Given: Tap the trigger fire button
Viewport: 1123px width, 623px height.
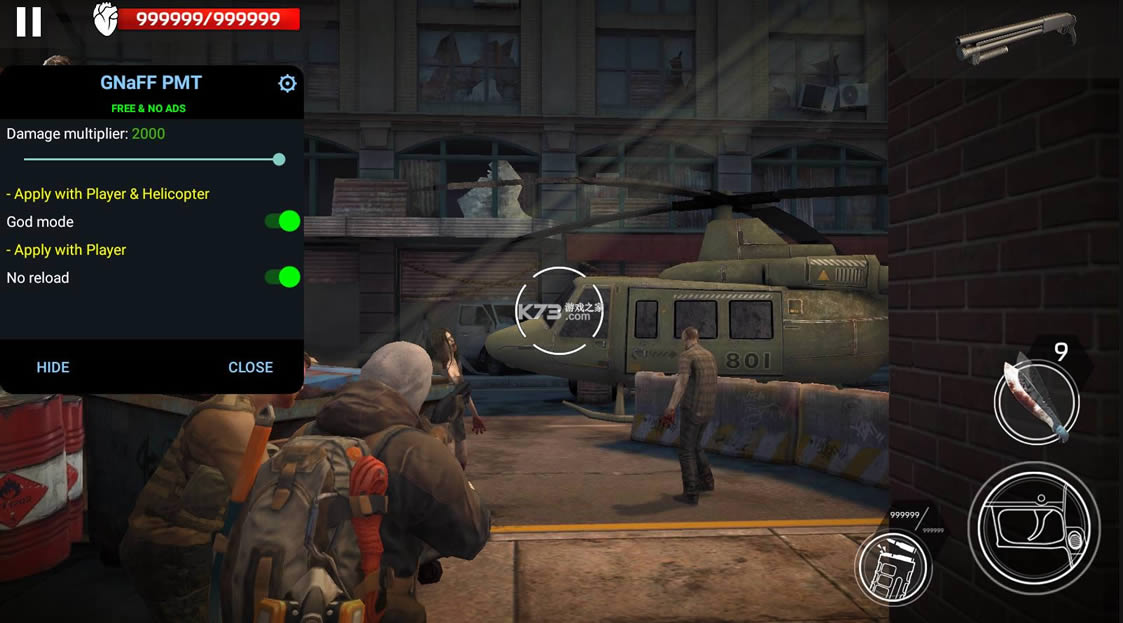Looking at the screenshot, I should (x=1033, y=528).
